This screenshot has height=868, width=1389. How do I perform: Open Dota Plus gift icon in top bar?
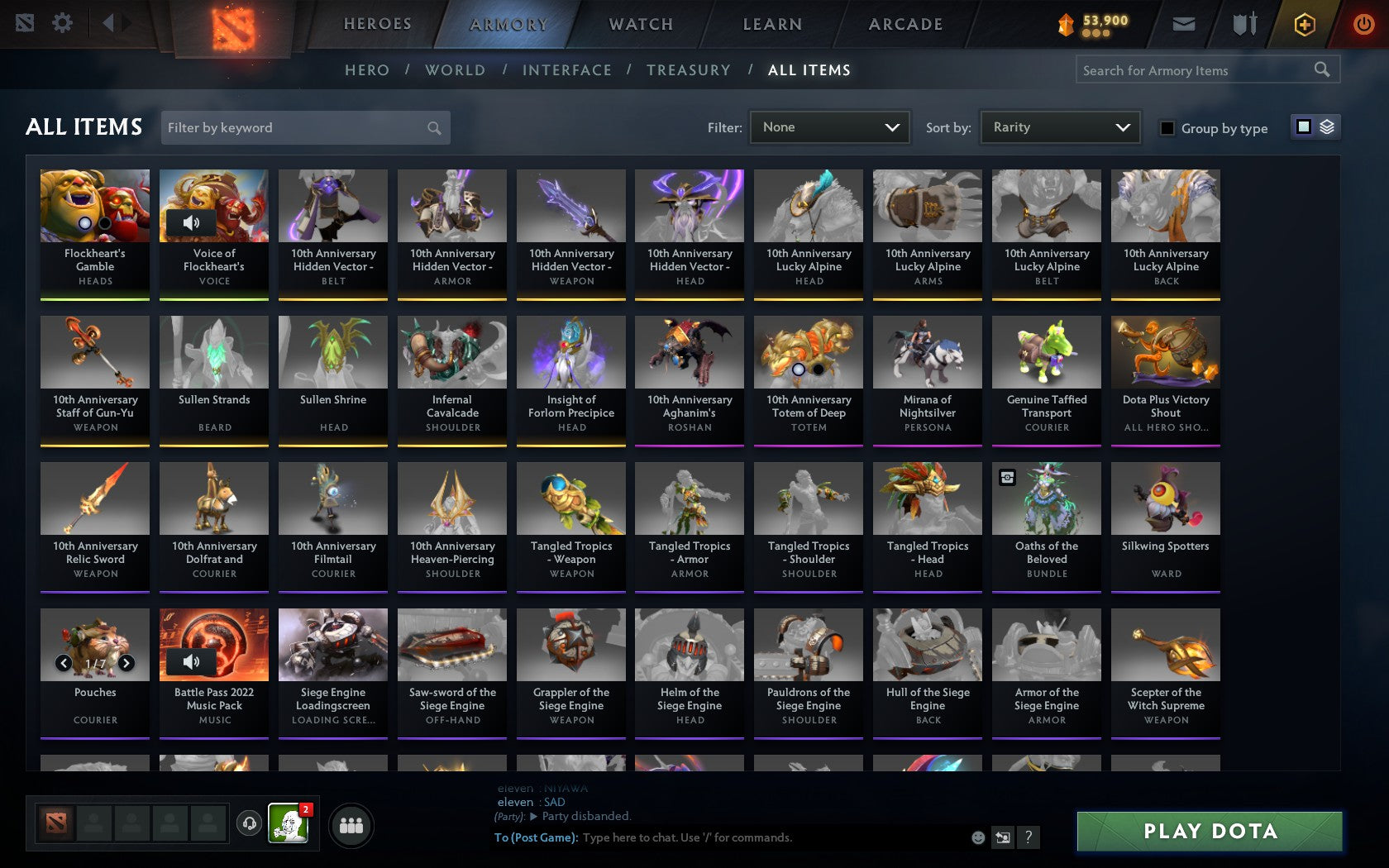[x=1305, y=24]
